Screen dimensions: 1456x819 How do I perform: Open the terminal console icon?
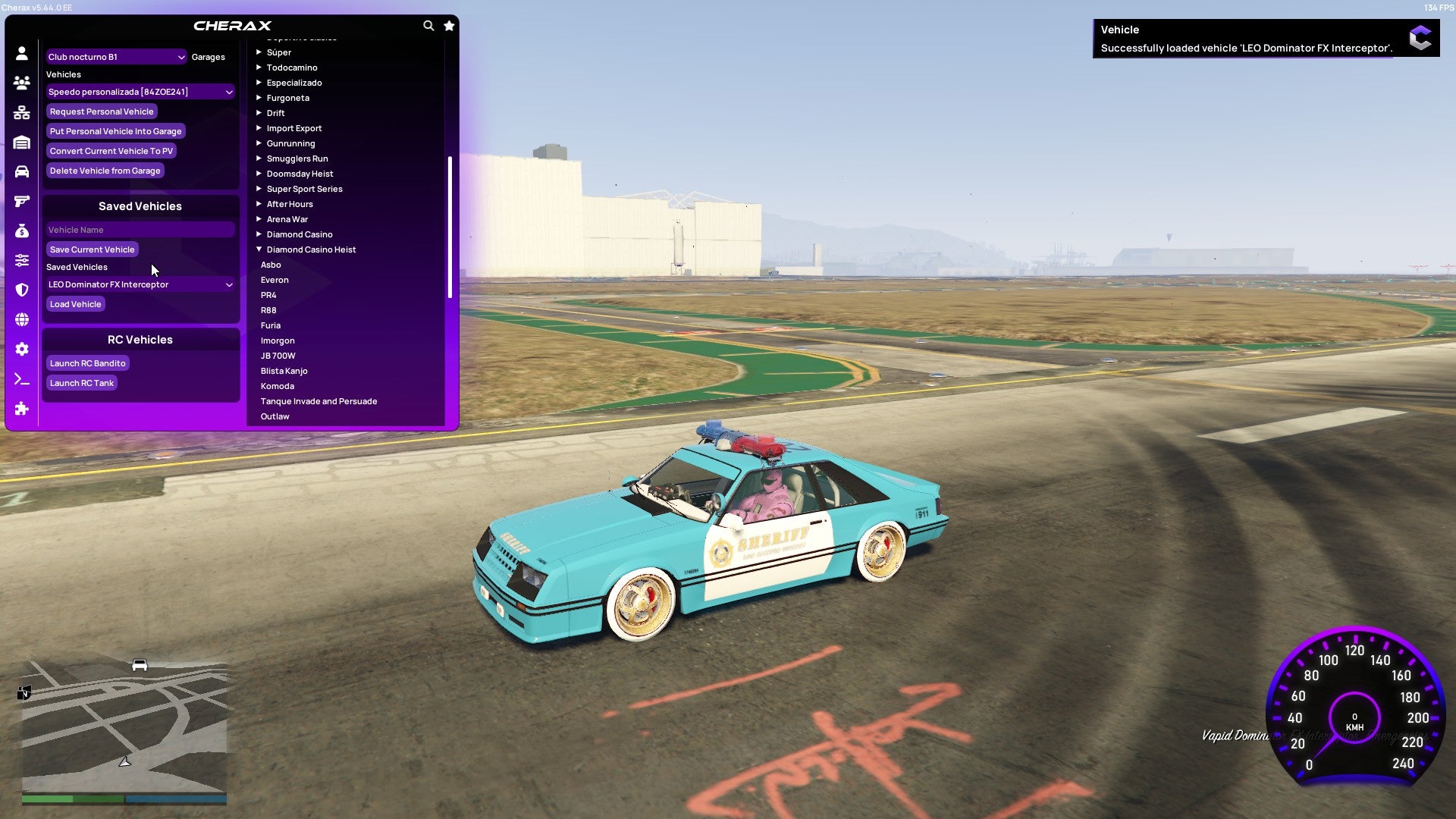click(22, 379)
